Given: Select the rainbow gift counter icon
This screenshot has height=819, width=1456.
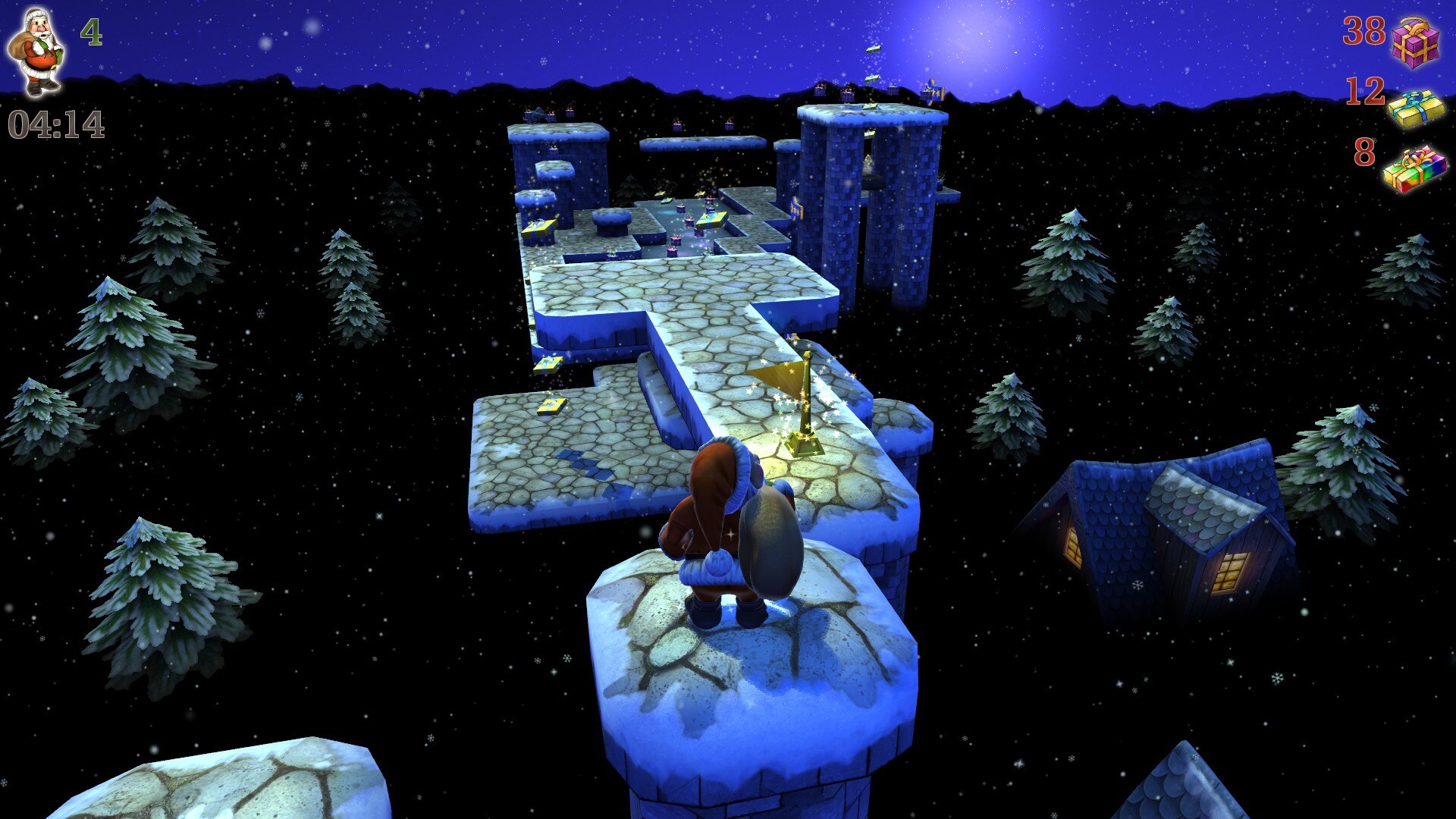Looking at the screenshot, I should click(1414, 168).
